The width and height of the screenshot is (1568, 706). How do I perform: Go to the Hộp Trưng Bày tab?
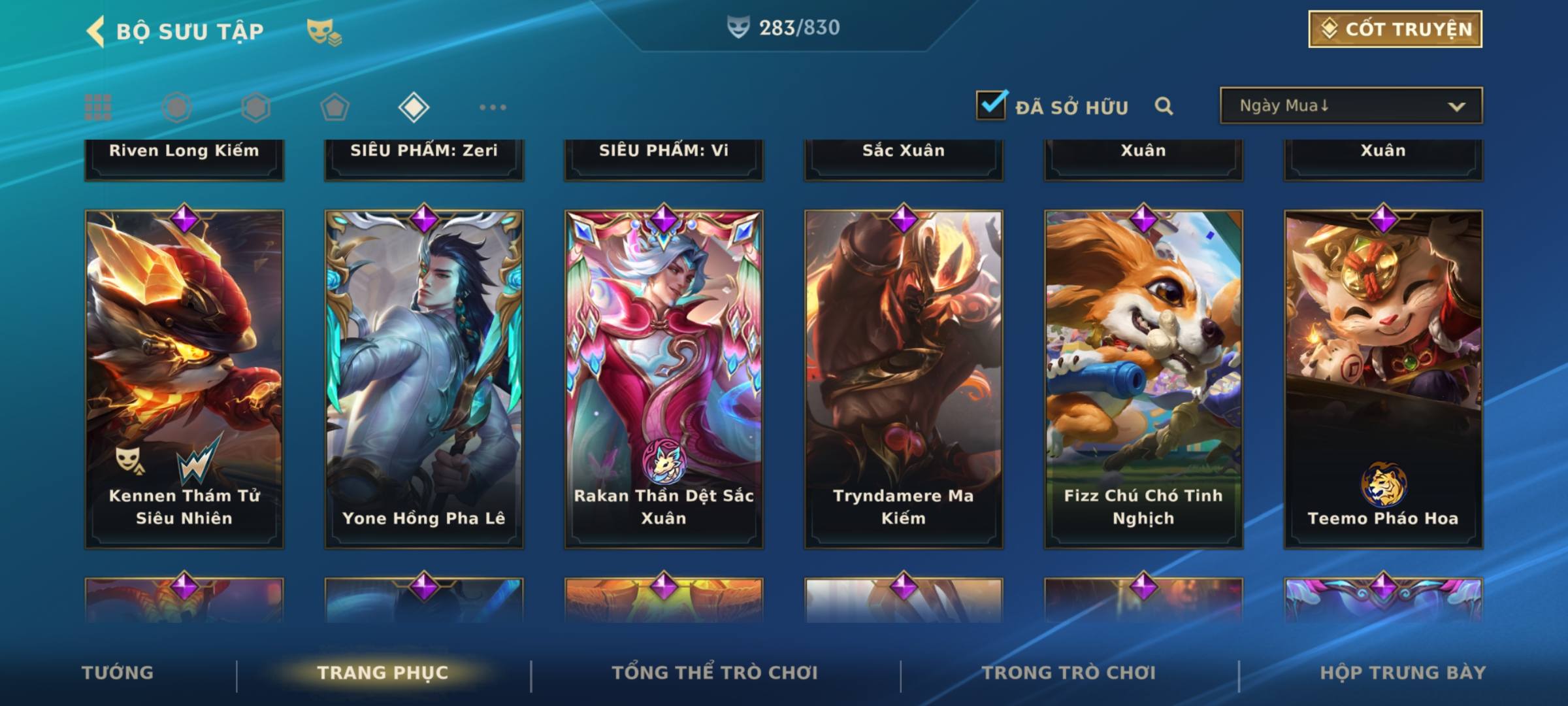point(1403,673)
